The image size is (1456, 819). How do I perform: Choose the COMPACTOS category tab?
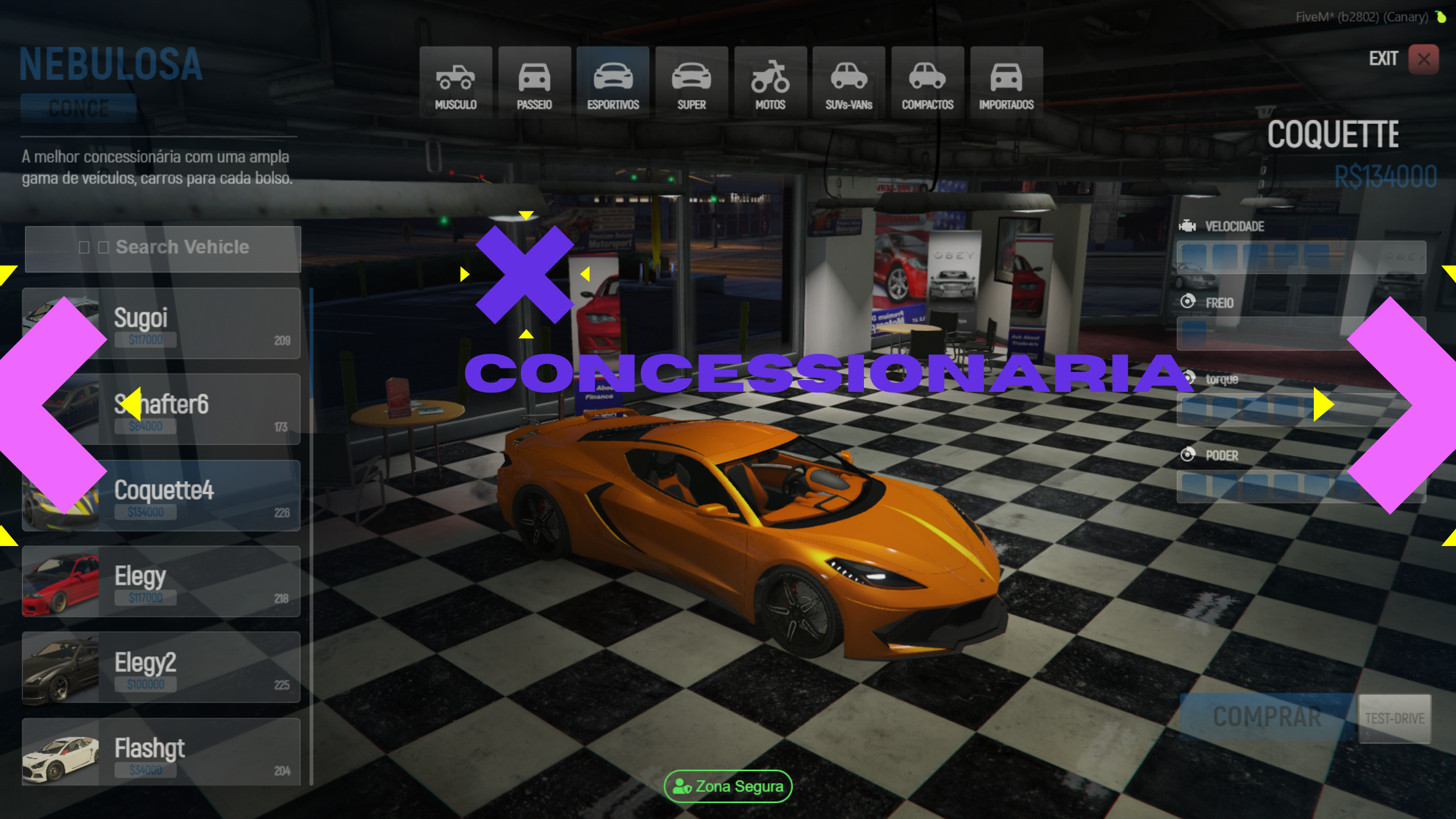click(927, 83)
